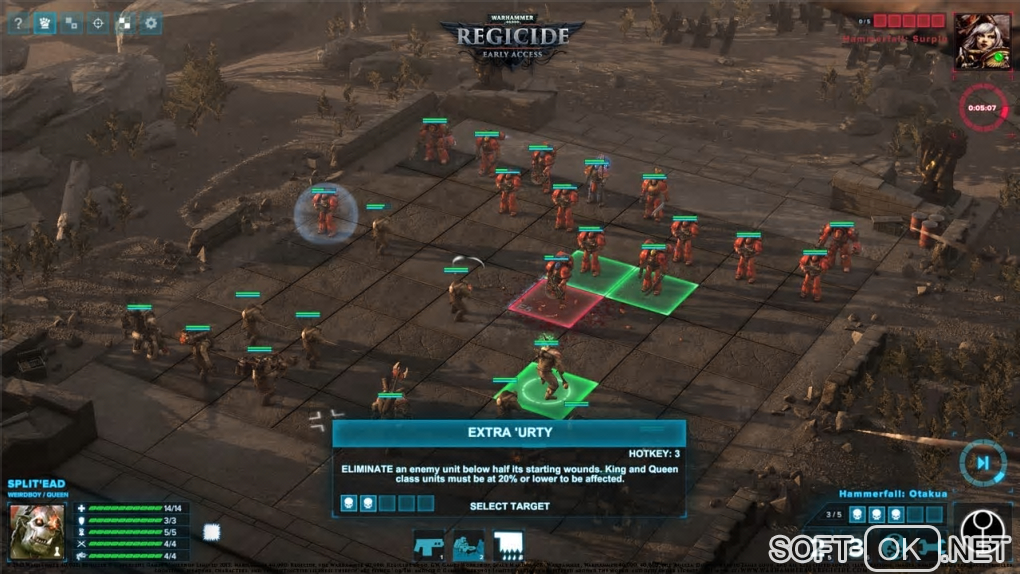The image size is (1020, 574).
Task: Select the pistol shoot ability
Action: coord(430,545)
